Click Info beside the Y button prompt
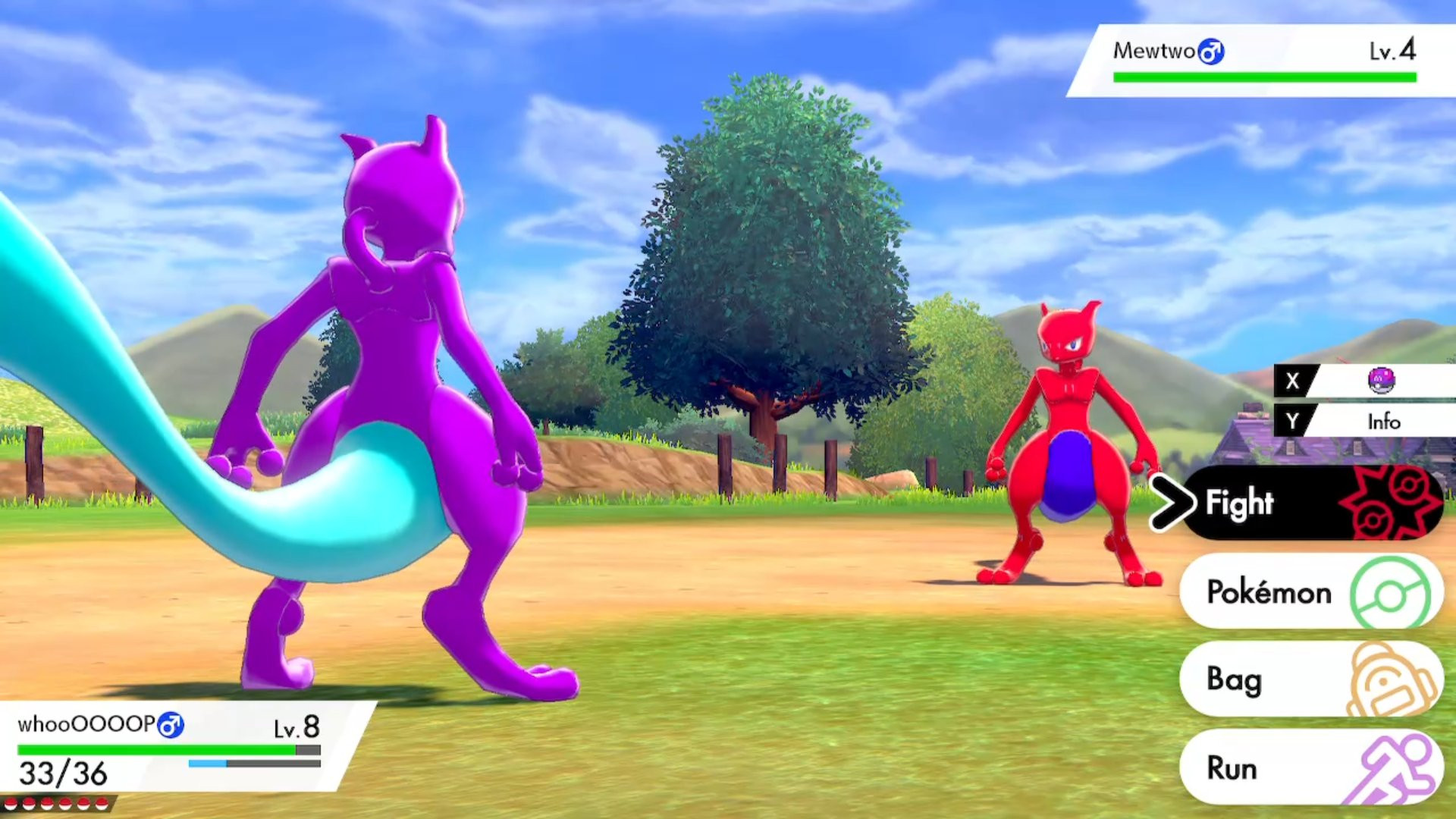 click(1383, 422)
